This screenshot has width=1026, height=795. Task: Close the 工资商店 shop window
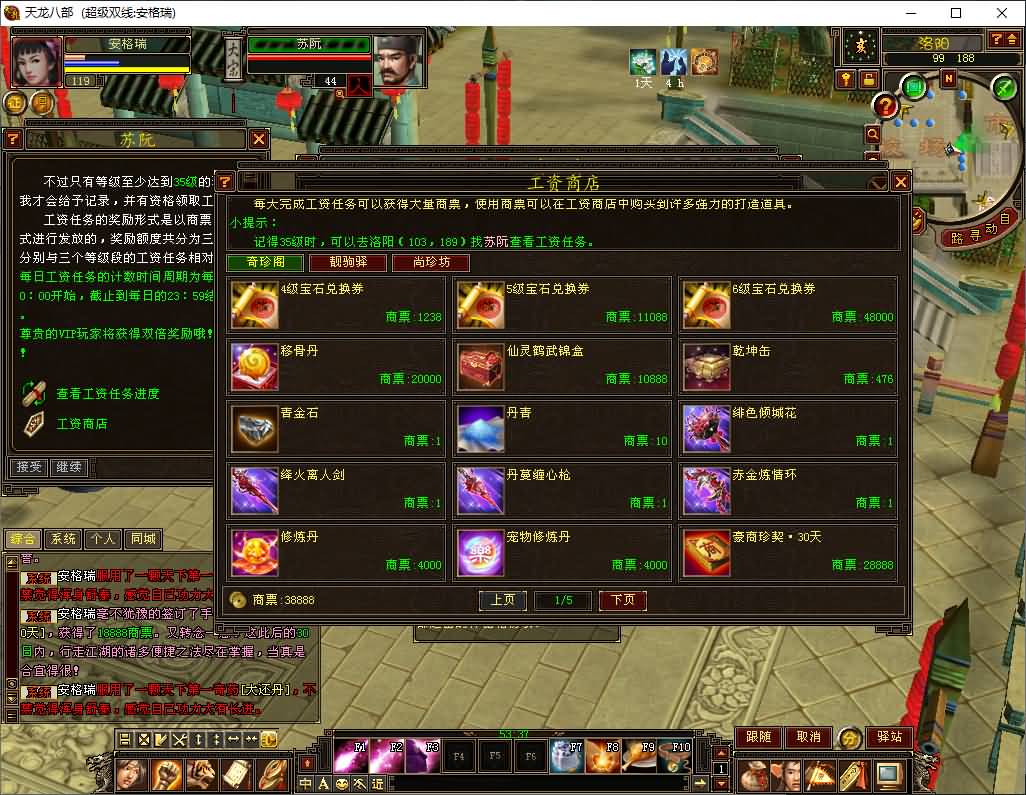[901, 182]
